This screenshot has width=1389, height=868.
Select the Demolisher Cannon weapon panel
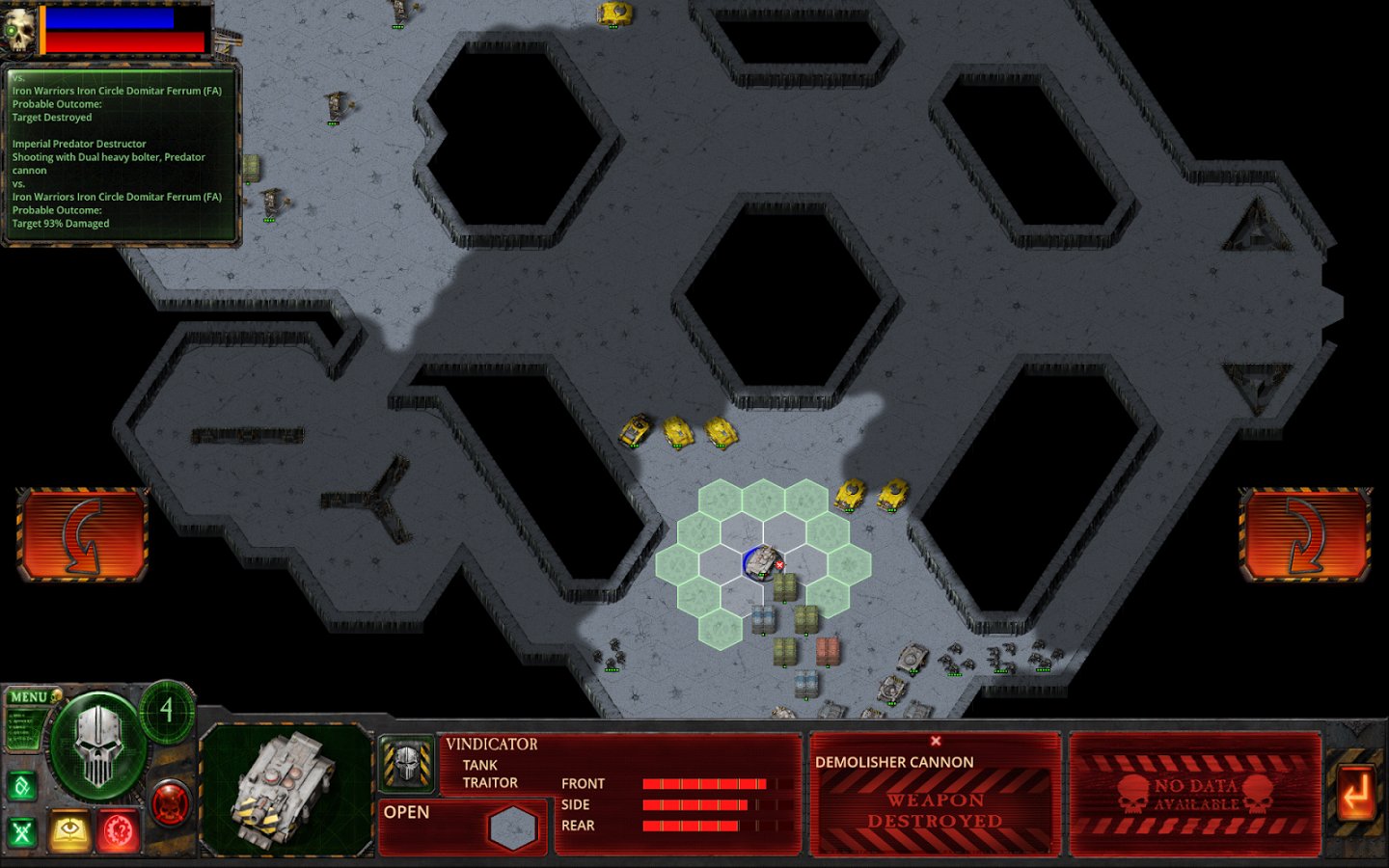point(935,793)
